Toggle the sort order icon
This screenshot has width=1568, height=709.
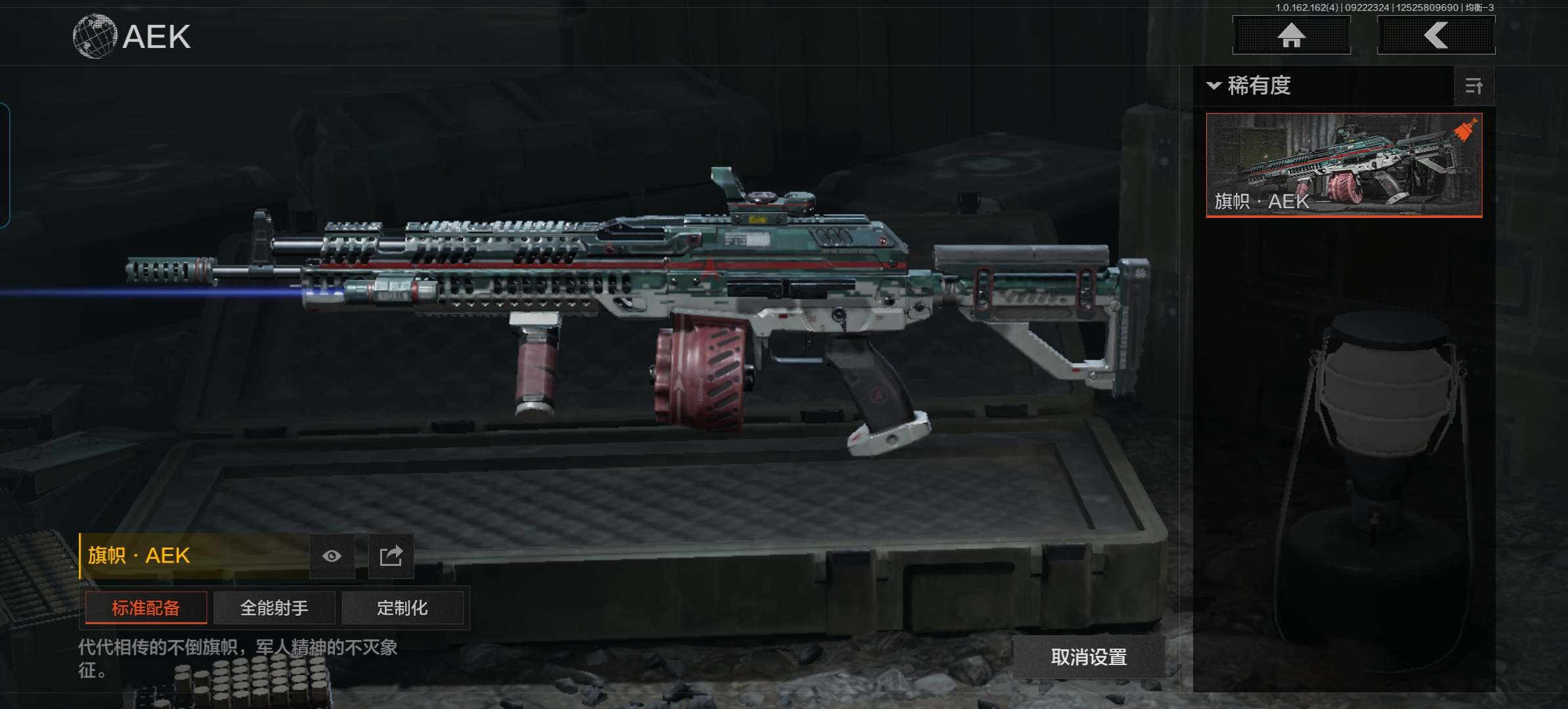click(1474, 86)
